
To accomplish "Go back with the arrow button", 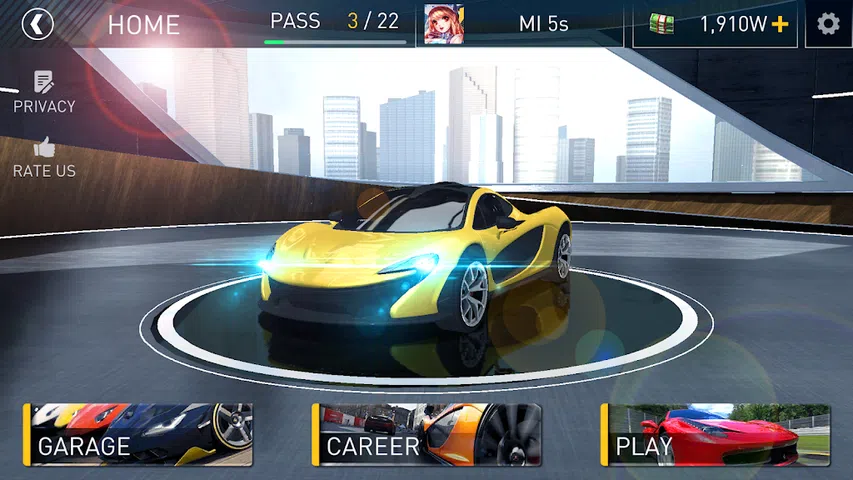I will pyautogui.click(x=37, y=23).
